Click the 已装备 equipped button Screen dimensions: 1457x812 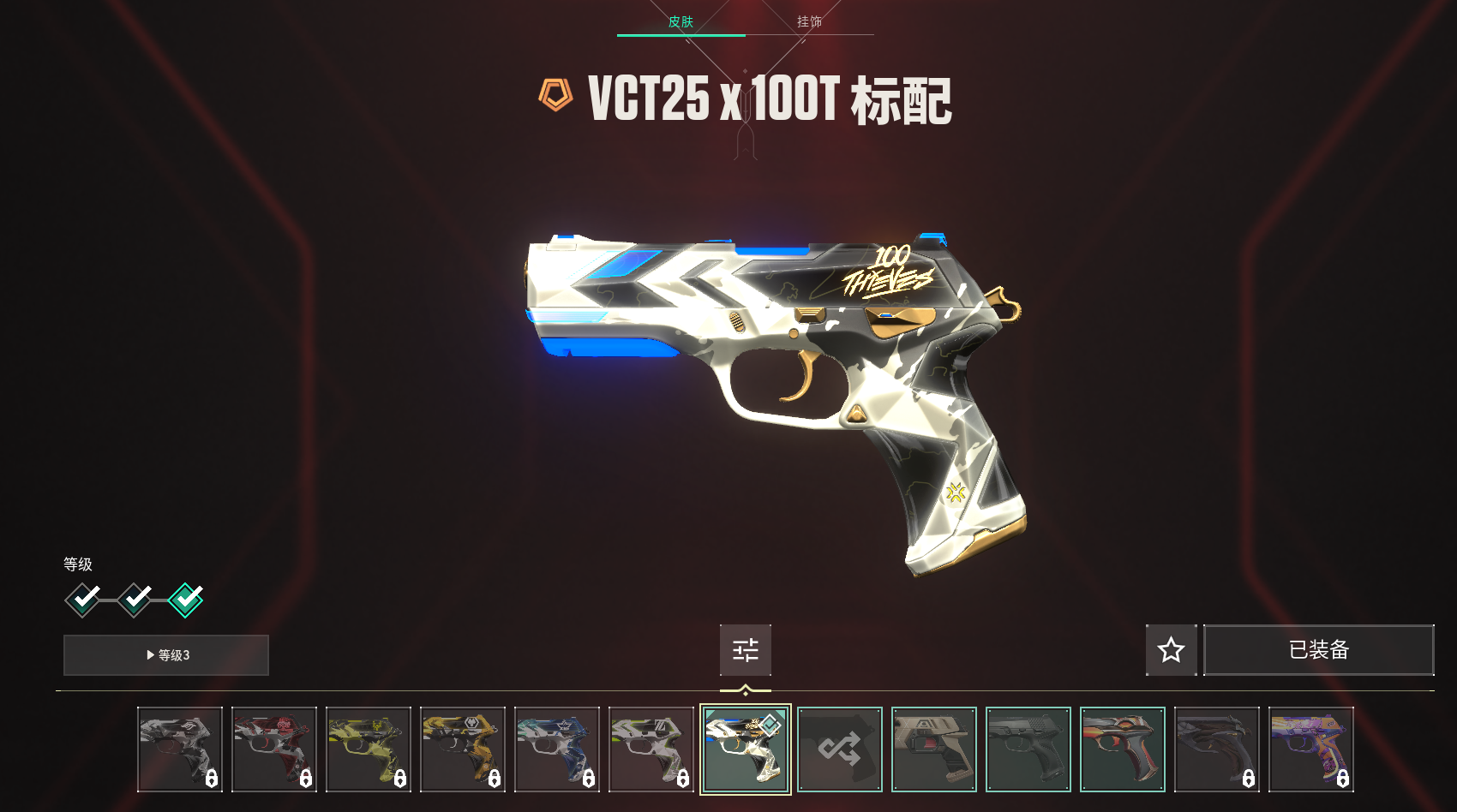1318,650
